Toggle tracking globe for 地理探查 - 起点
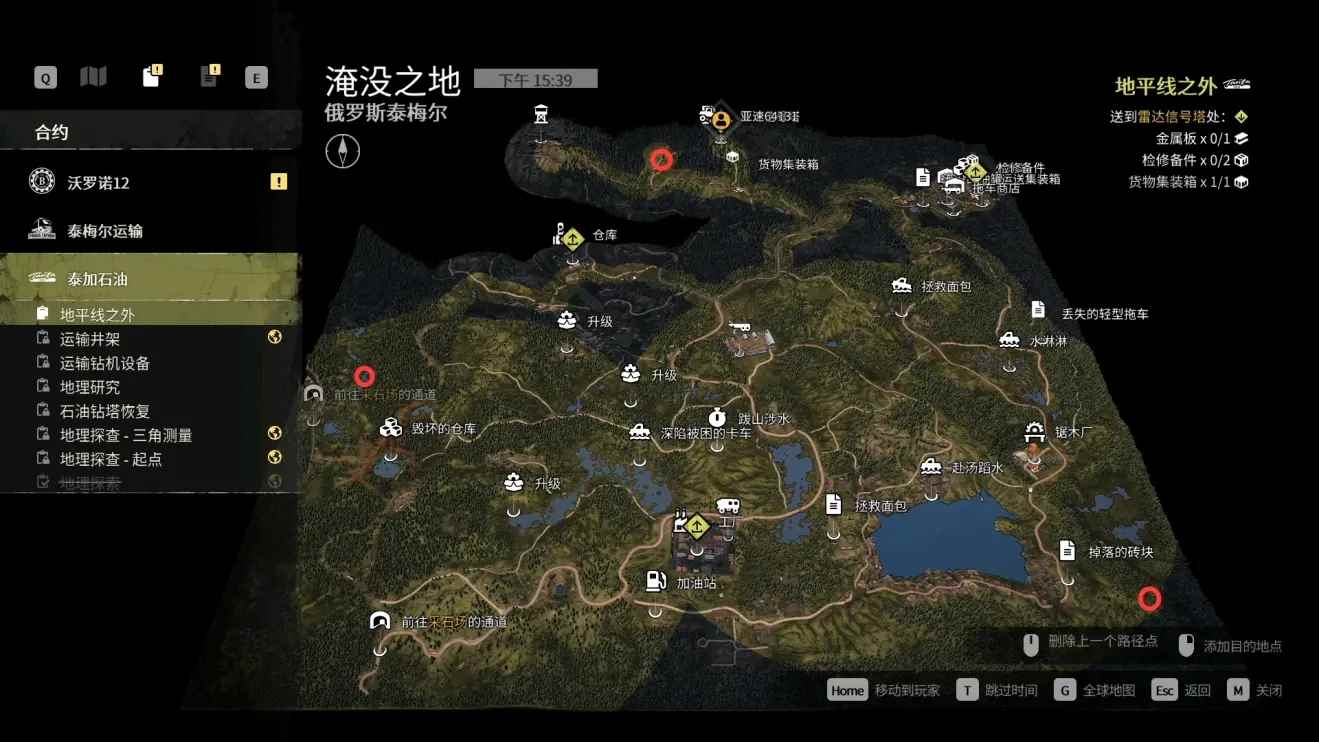This screenshot has width=1319, height=742. click(x=273, y=457)
